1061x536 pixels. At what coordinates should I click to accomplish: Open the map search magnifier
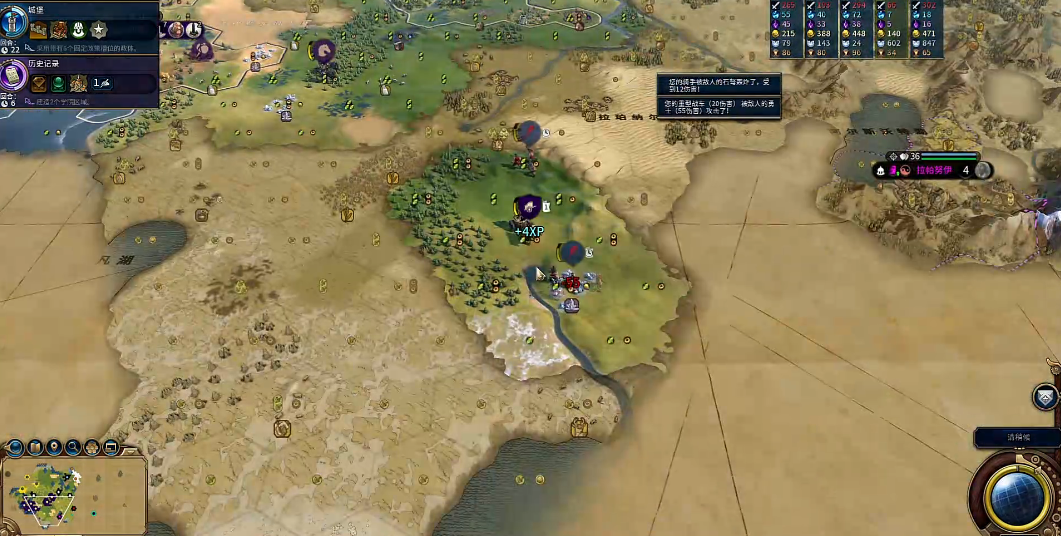73,447
